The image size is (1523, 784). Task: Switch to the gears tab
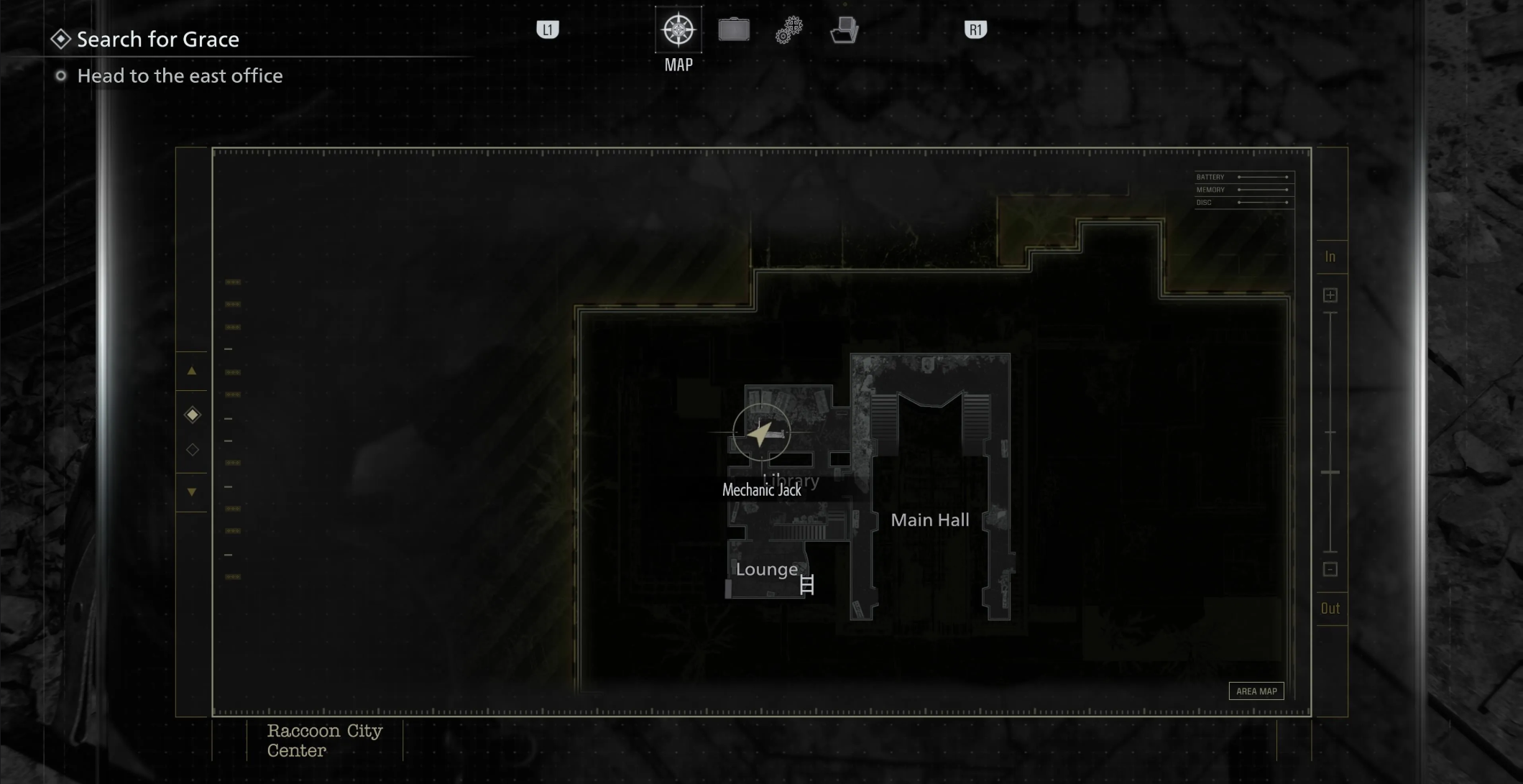coord(788,30)
